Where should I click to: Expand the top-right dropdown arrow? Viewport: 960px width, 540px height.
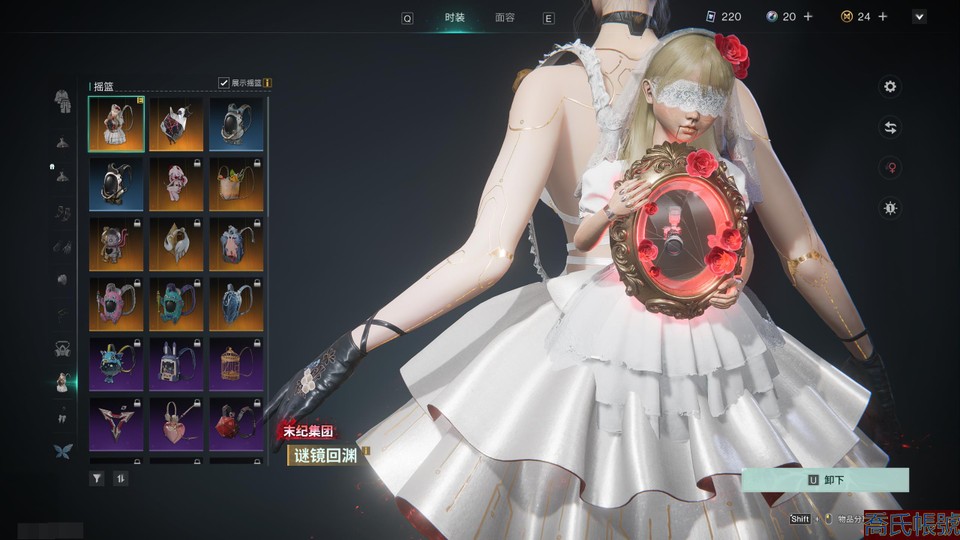919,17
